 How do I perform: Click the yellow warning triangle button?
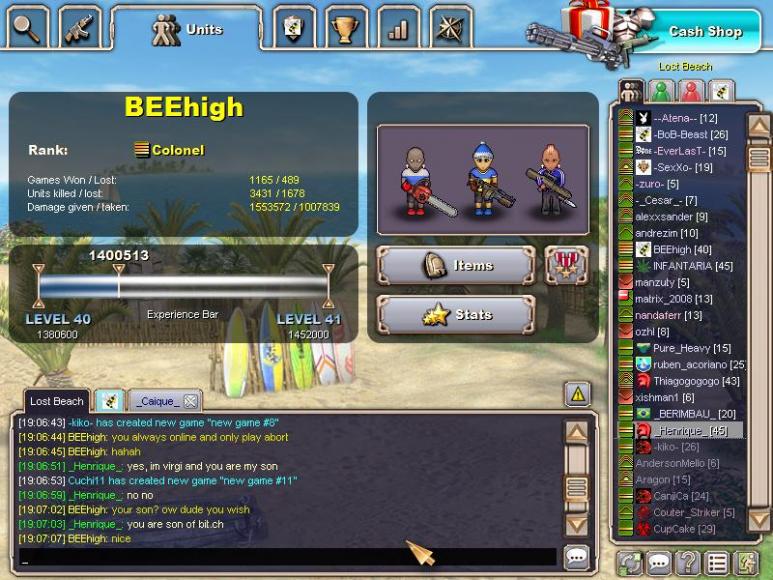[577, 394]
